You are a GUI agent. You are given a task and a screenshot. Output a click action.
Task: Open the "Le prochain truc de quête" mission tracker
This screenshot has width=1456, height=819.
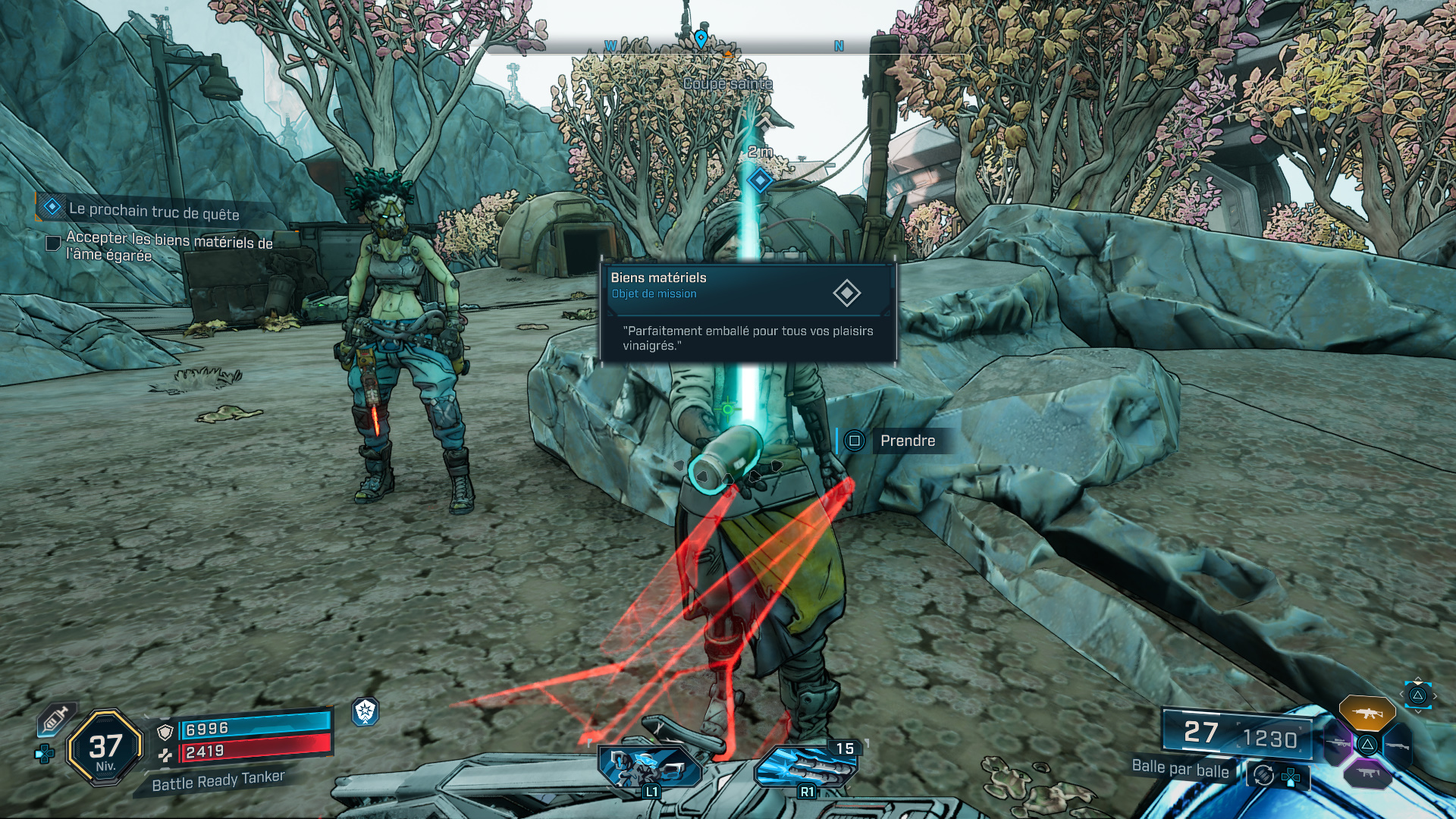[x=153, y=210]
